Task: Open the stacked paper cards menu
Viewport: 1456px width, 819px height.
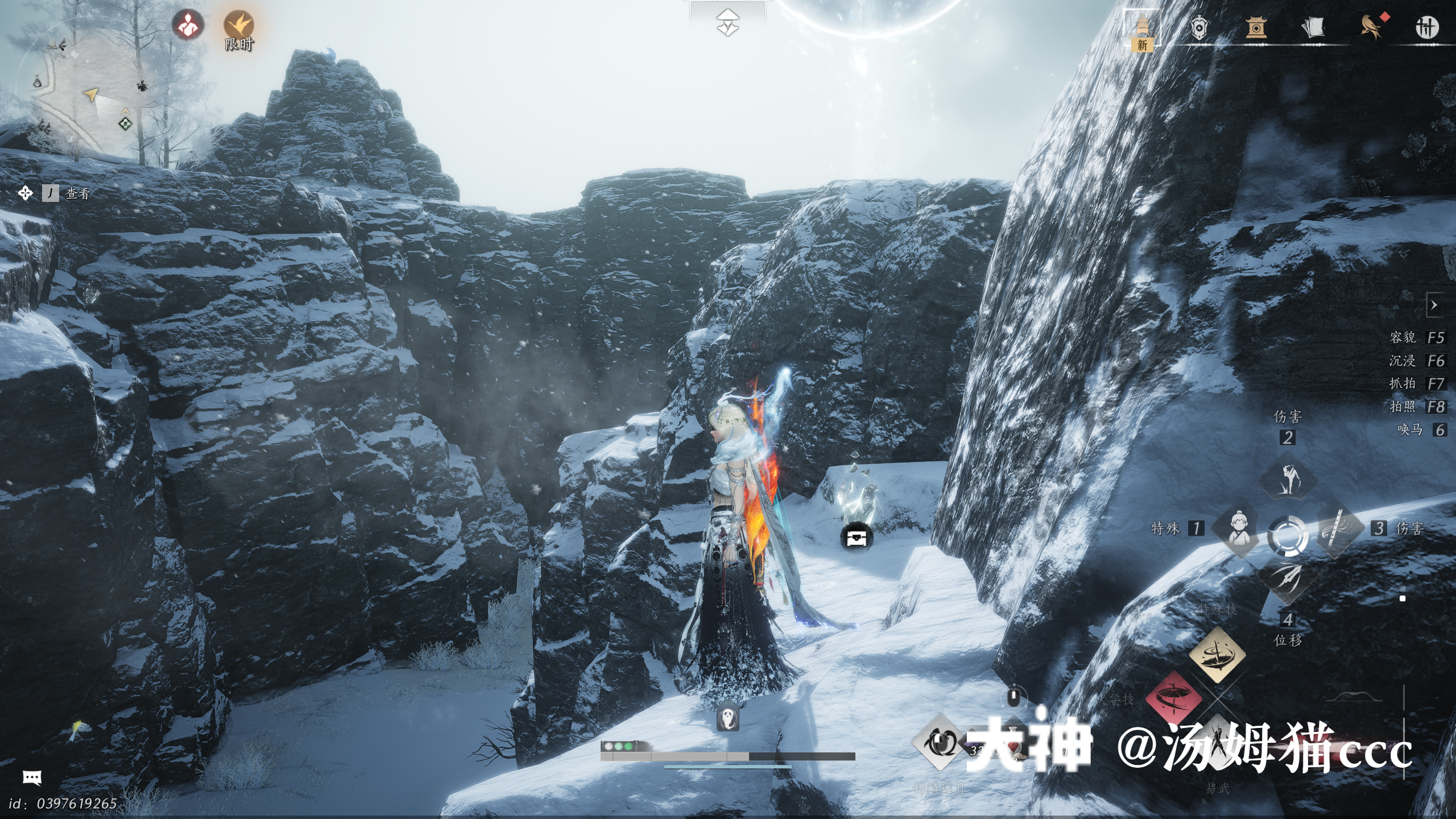Action: (x=1313, y=28)
